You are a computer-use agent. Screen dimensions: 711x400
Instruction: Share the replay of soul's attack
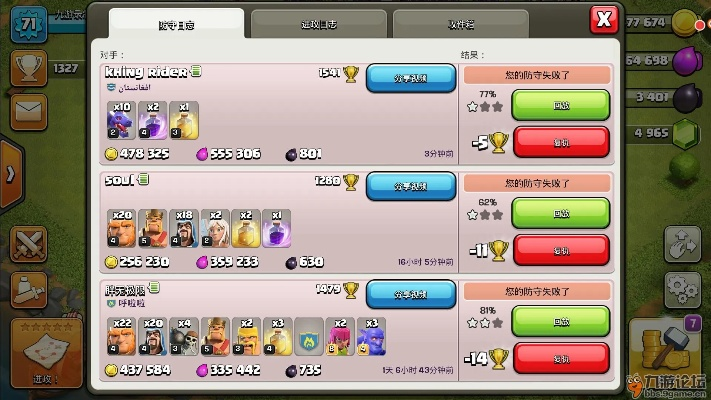(x=410, y=186)
